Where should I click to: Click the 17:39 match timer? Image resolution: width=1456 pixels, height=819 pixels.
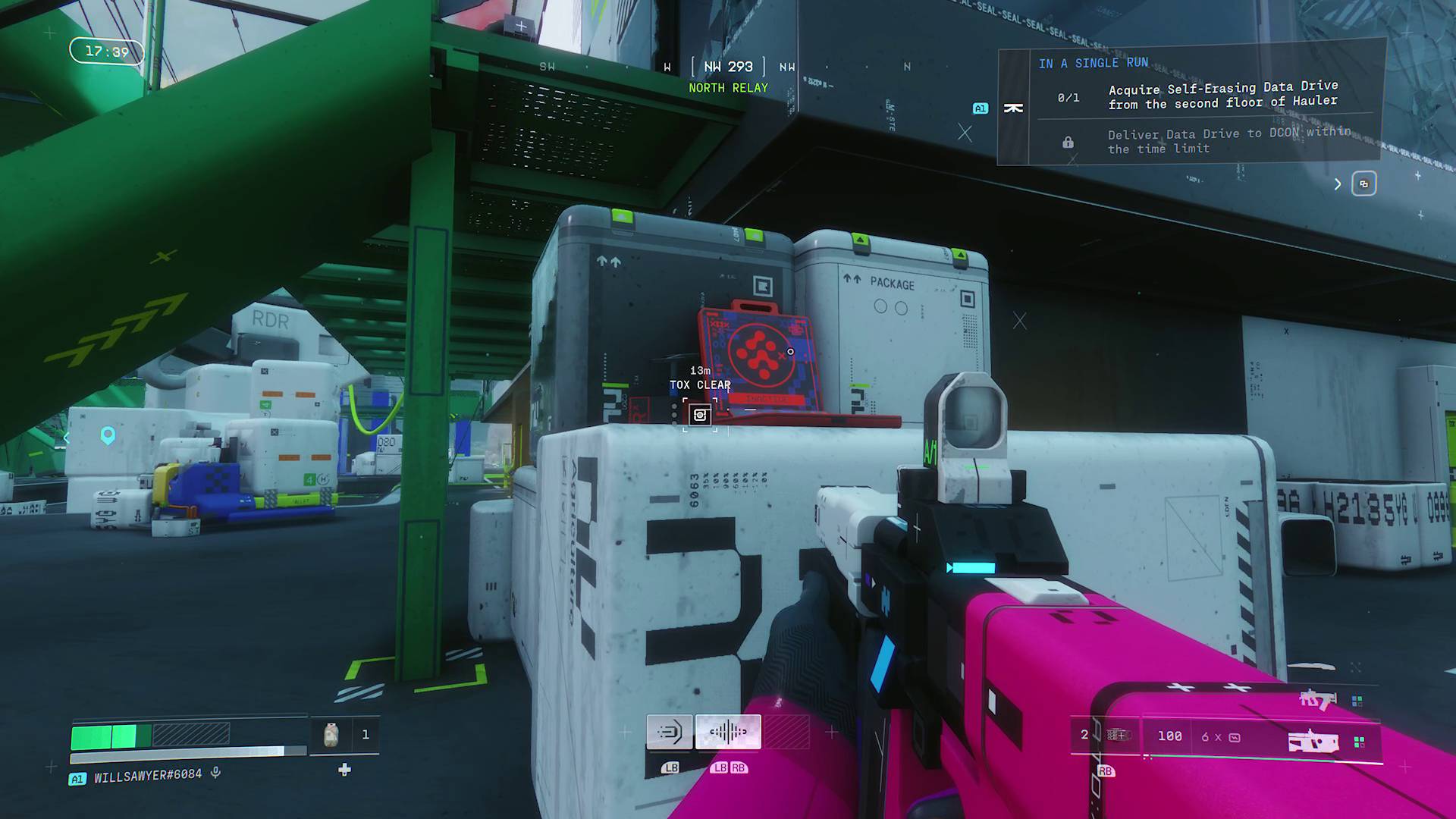click(x=106, y=52)
